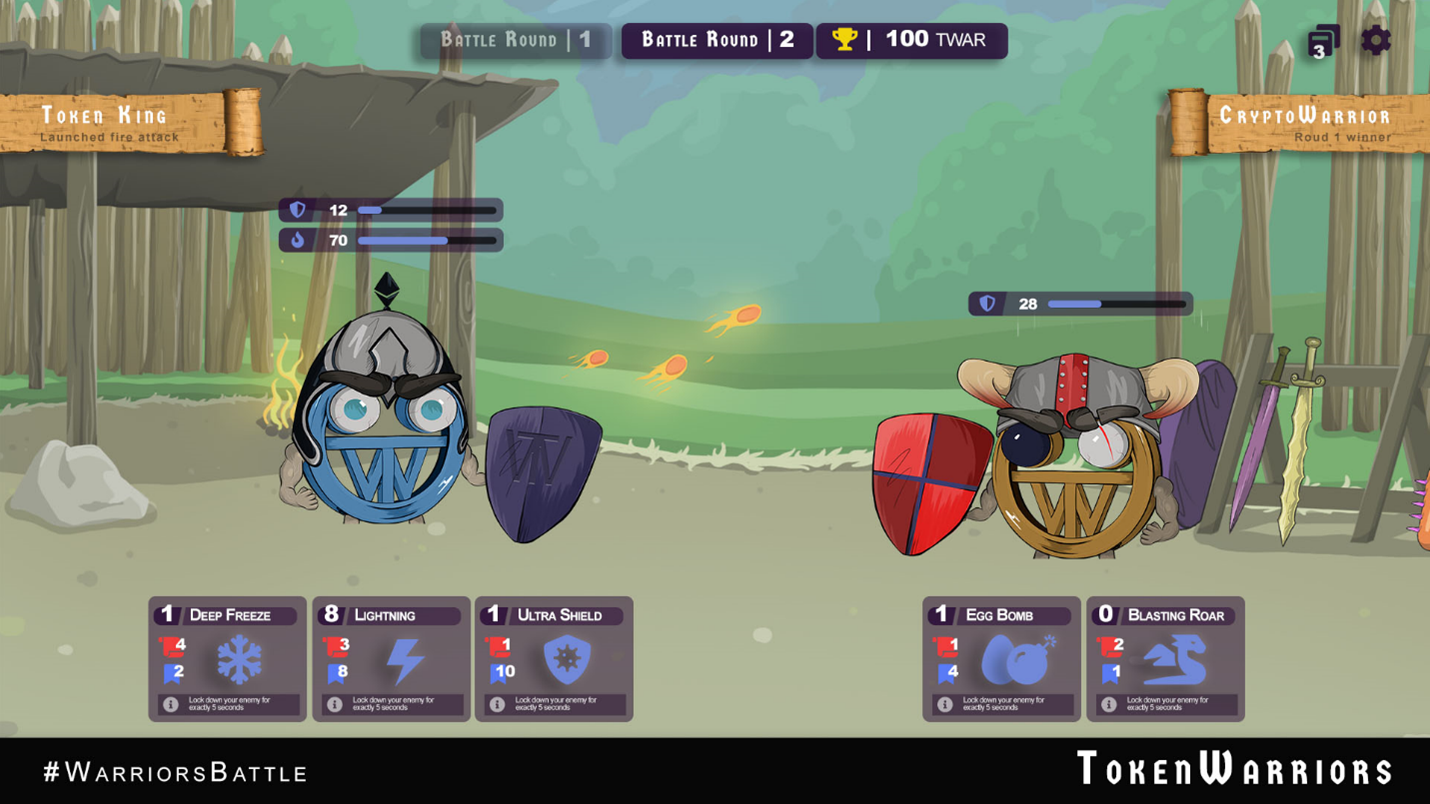This screenshot has height=804, width=1430.
Task: Click the 100 TWAR prize button
Action: (x=910, y=40)
